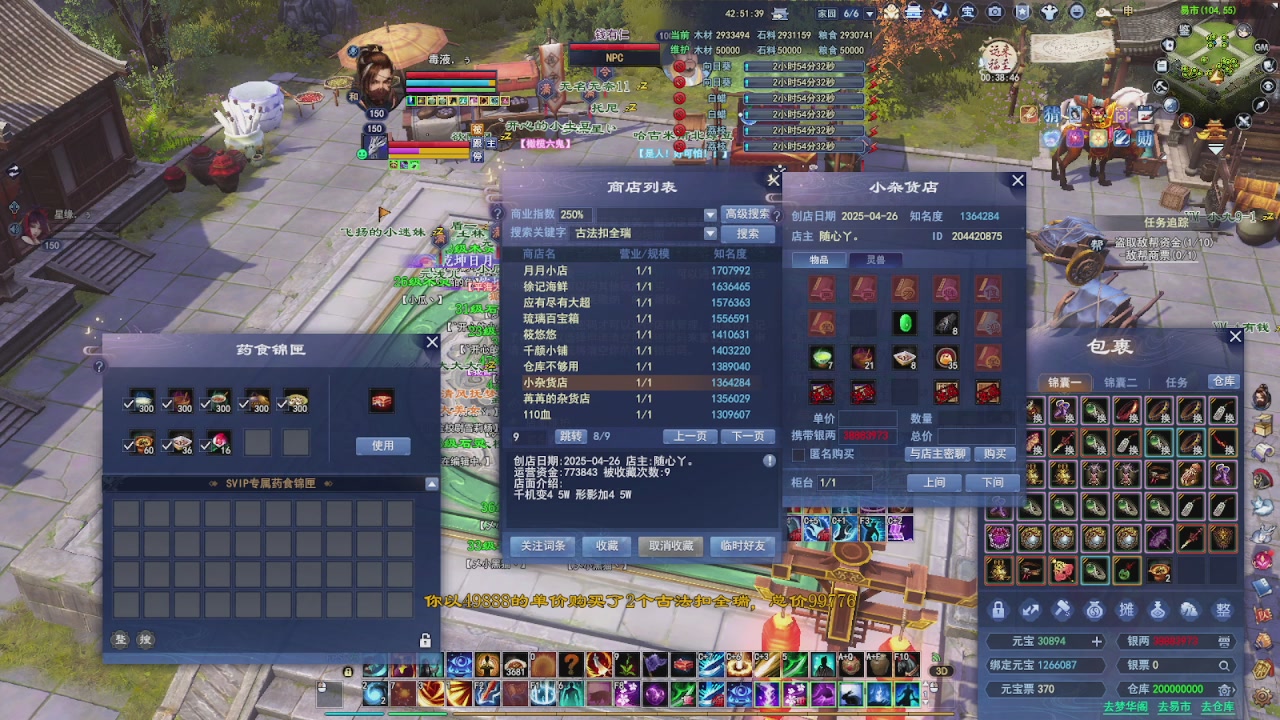Click the 整 button in the 药食锦匣 panel
This screenshot has width=1280, height=720.
tap(119, 639)
